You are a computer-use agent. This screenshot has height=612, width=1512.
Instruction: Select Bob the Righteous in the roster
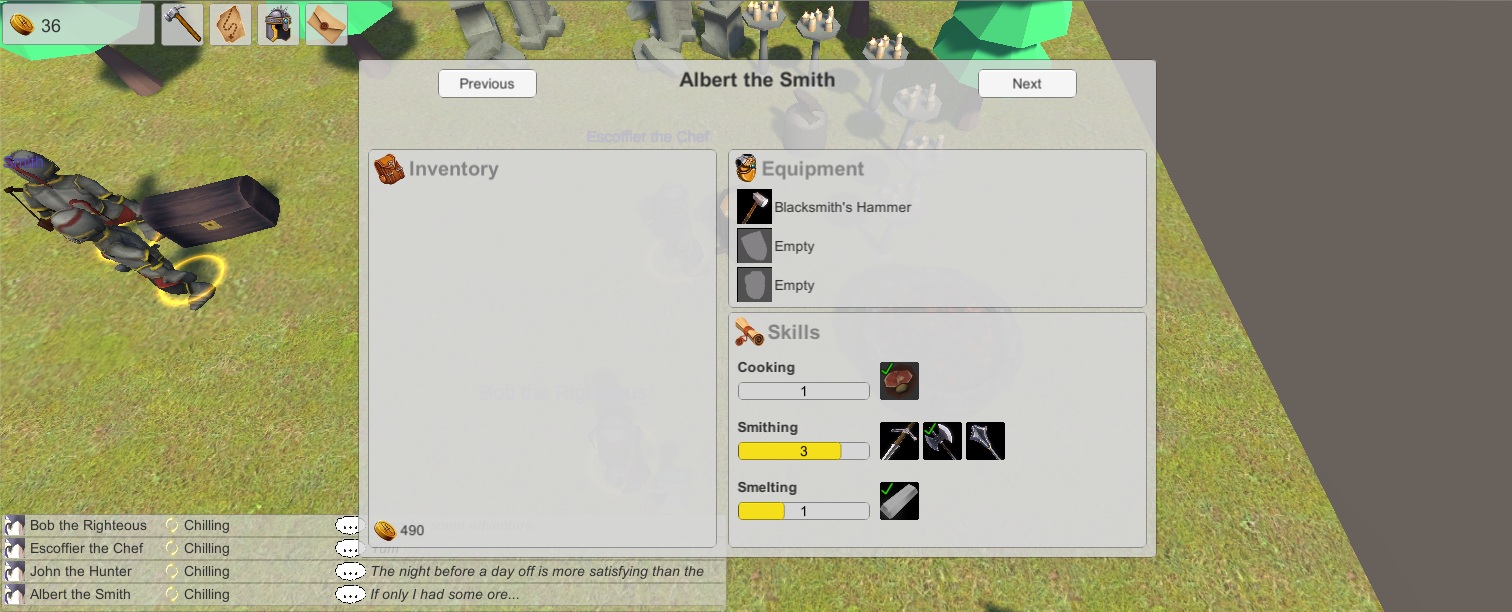tap(88, 525)
